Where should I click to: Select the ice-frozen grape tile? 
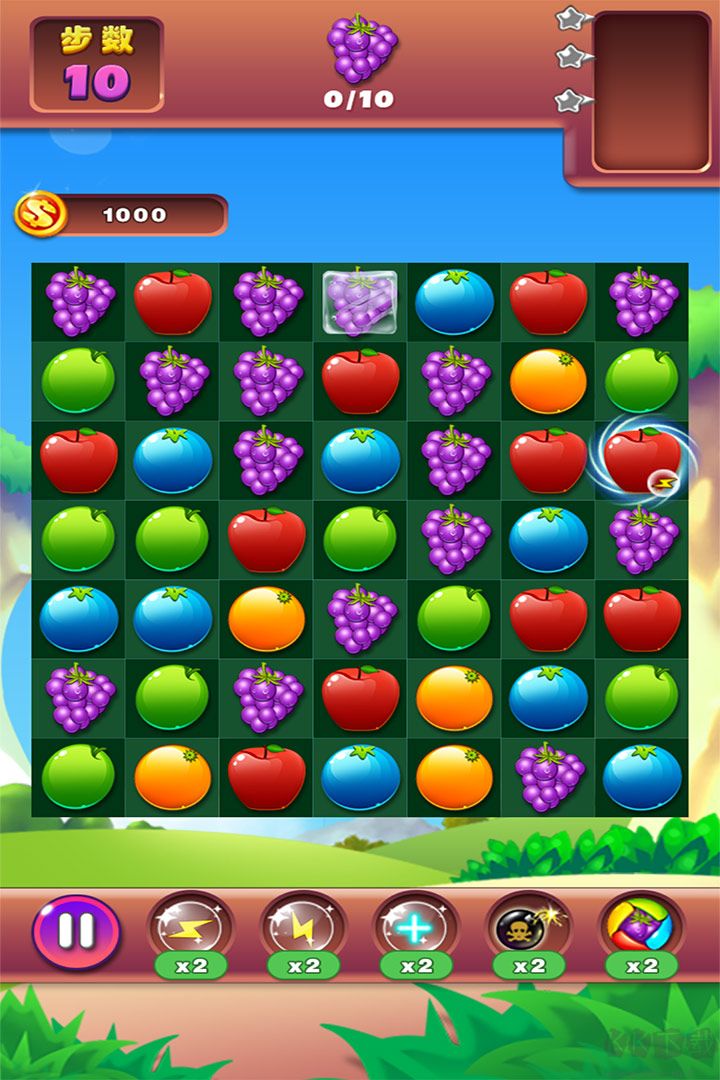coord(360,301)
